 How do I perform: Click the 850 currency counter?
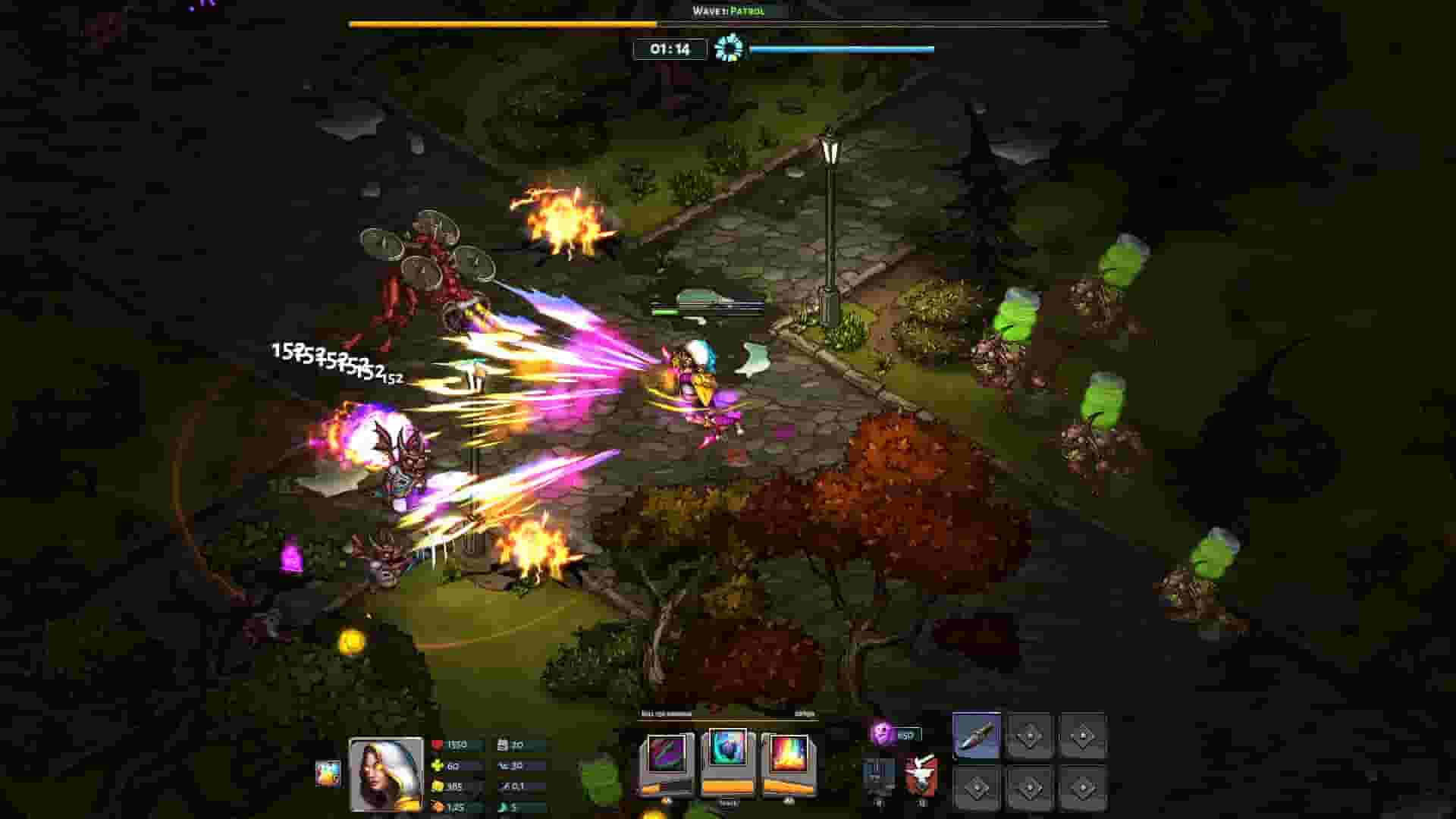(x=907, y=734)
